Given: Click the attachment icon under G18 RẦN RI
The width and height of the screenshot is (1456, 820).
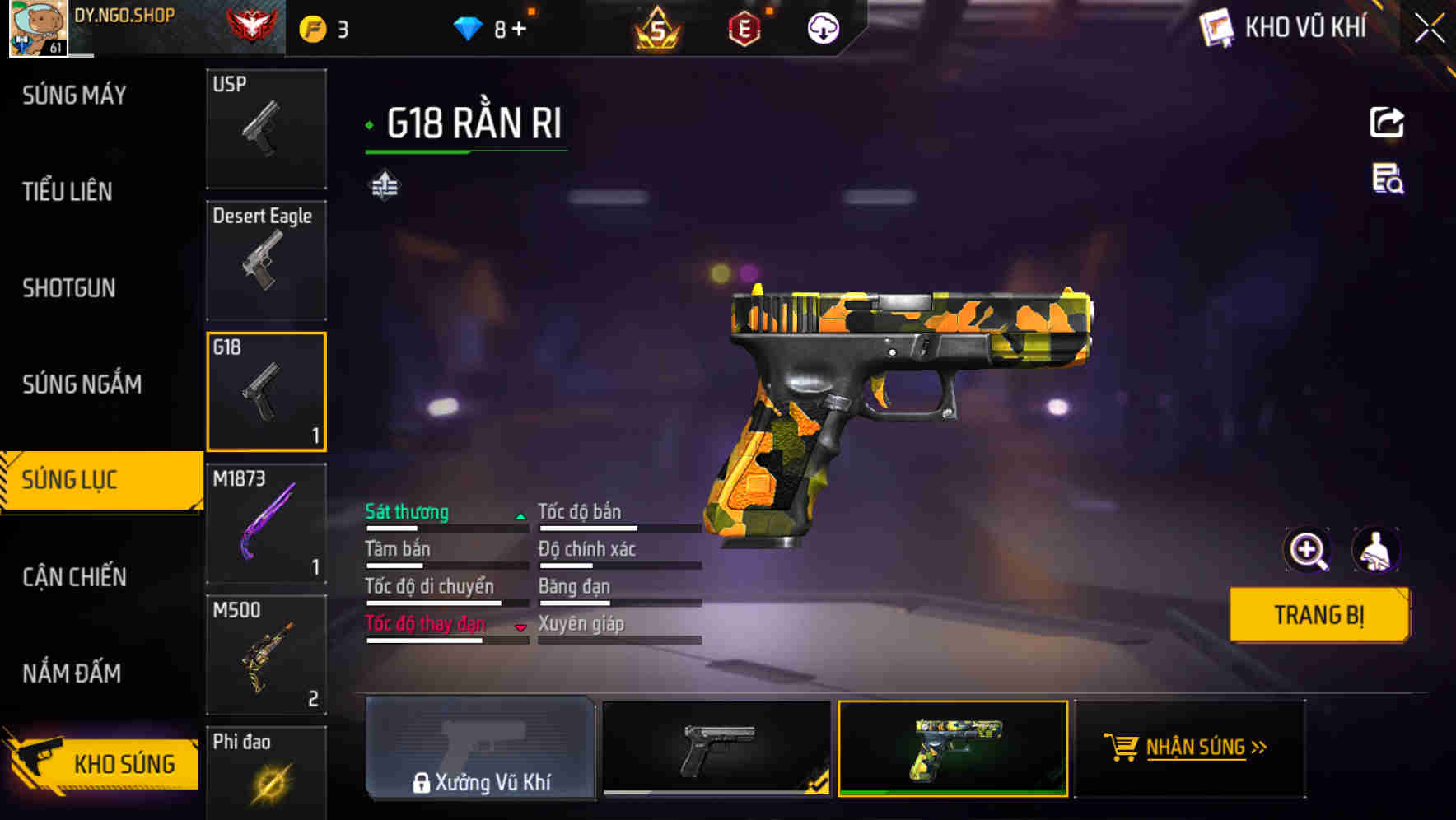Looking at the screenshot, I should 385,185.
